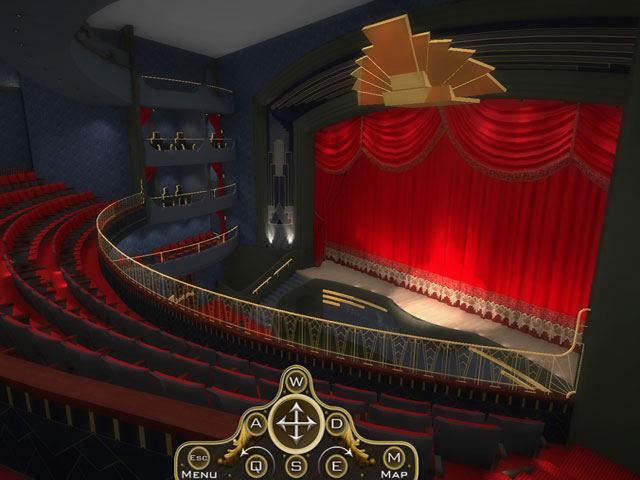Image resolution: width=640 pixels, height=480 pixels.
Task: Click the S move-backward button
Action: (295, 464)
